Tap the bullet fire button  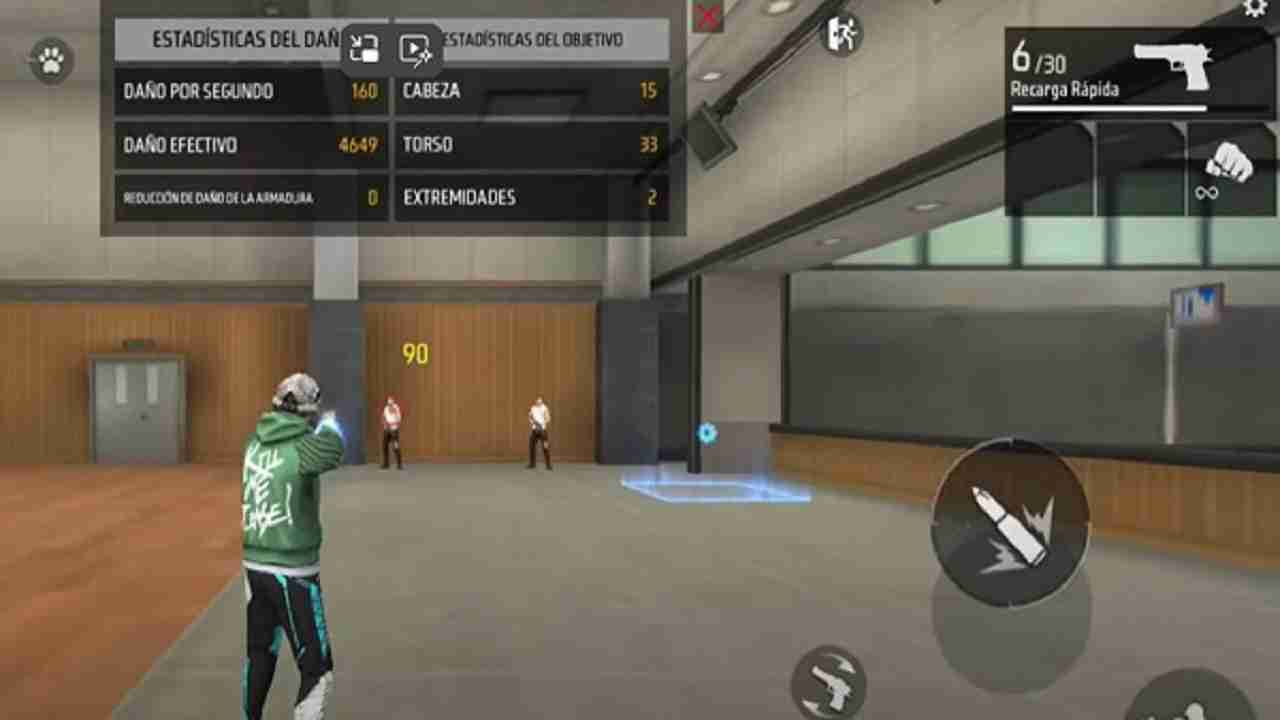click(x=1010, y=523)
